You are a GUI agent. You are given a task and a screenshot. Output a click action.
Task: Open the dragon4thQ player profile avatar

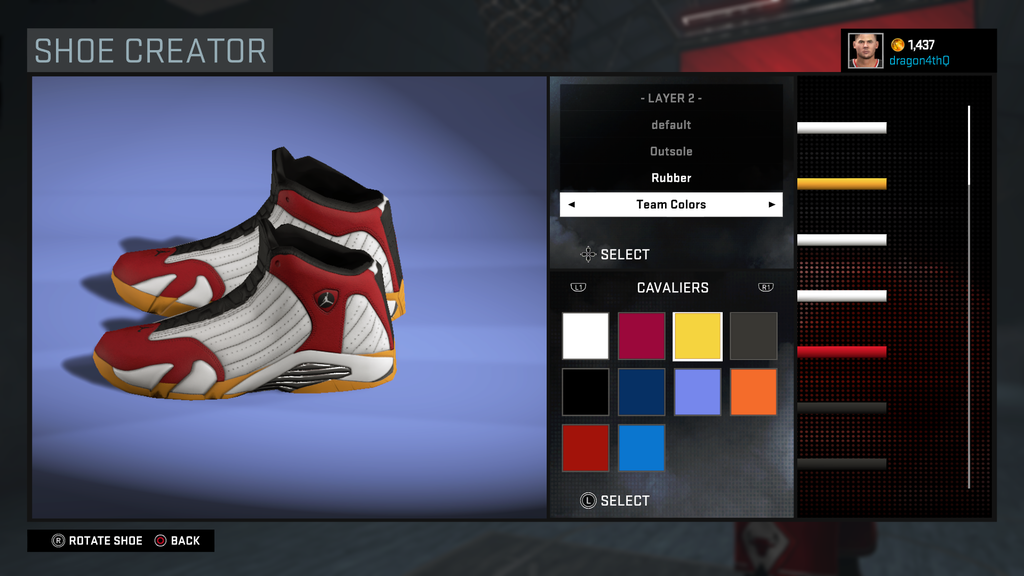click(866, 50)
